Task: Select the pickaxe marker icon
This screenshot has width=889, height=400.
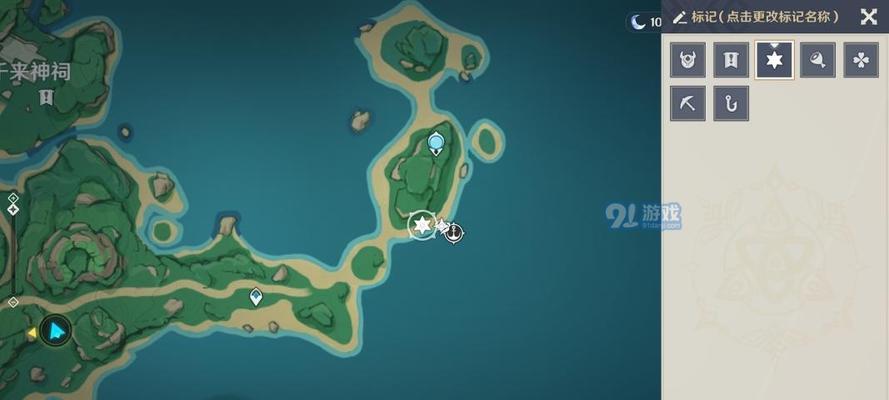Action: (688, 103)
